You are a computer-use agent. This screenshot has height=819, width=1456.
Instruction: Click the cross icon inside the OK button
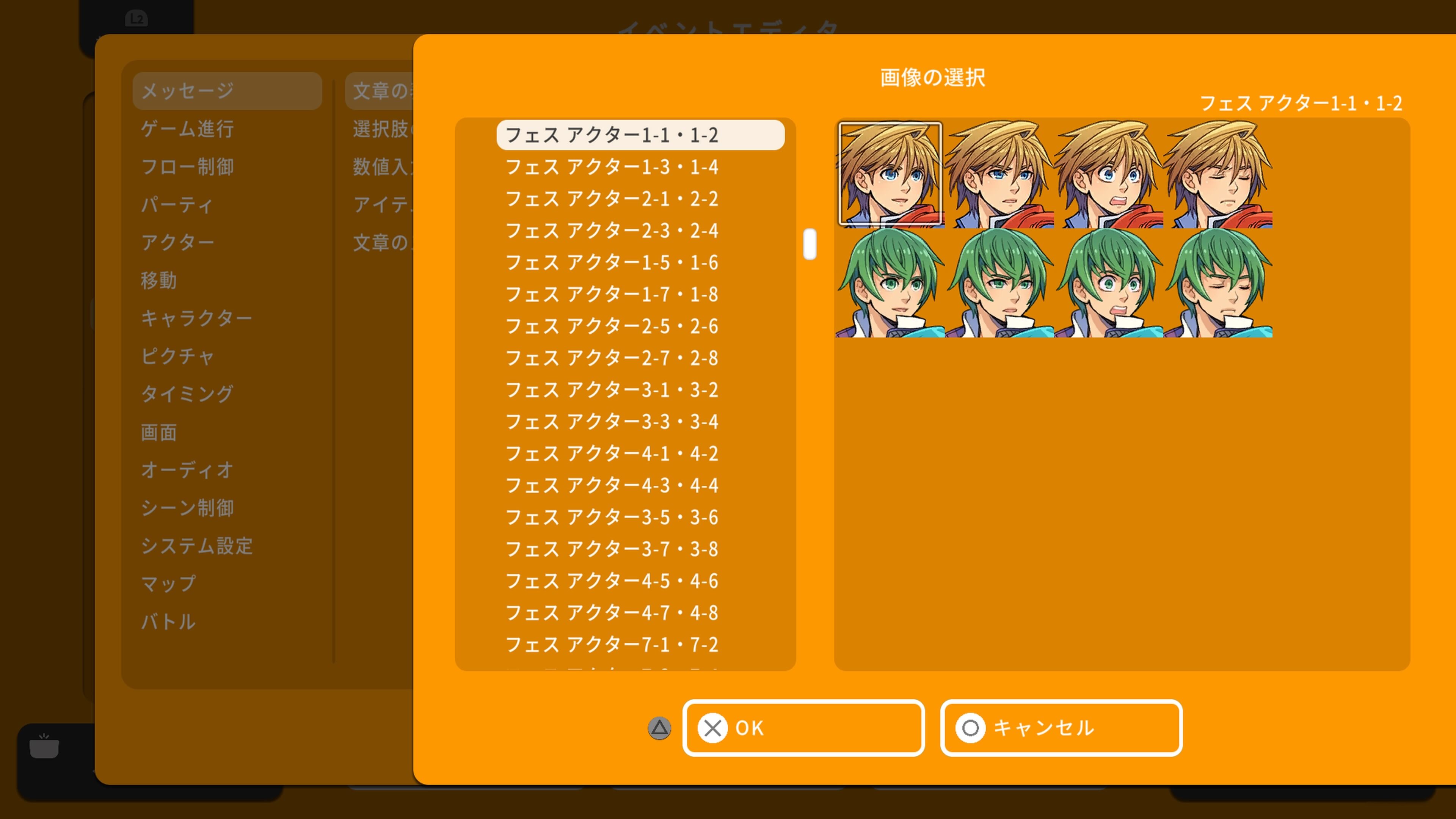coord(713,728)
